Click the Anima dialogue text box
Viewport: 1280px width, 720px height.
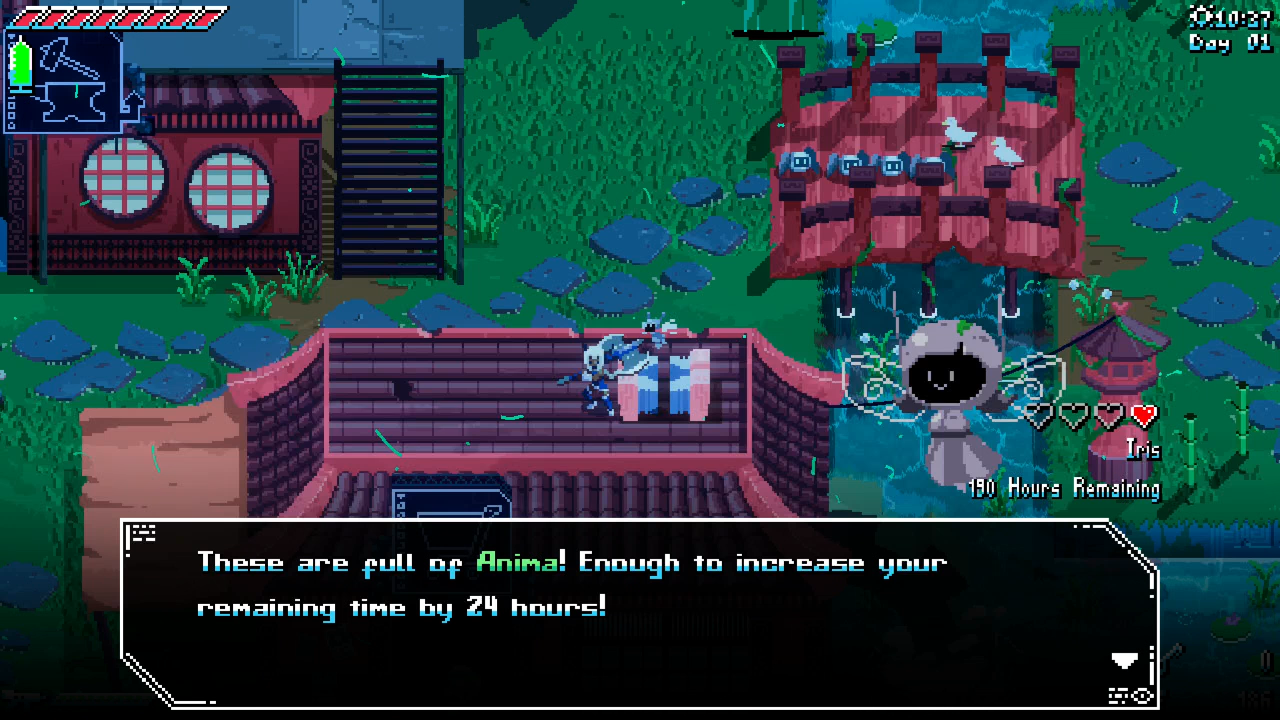click(640, 612)
